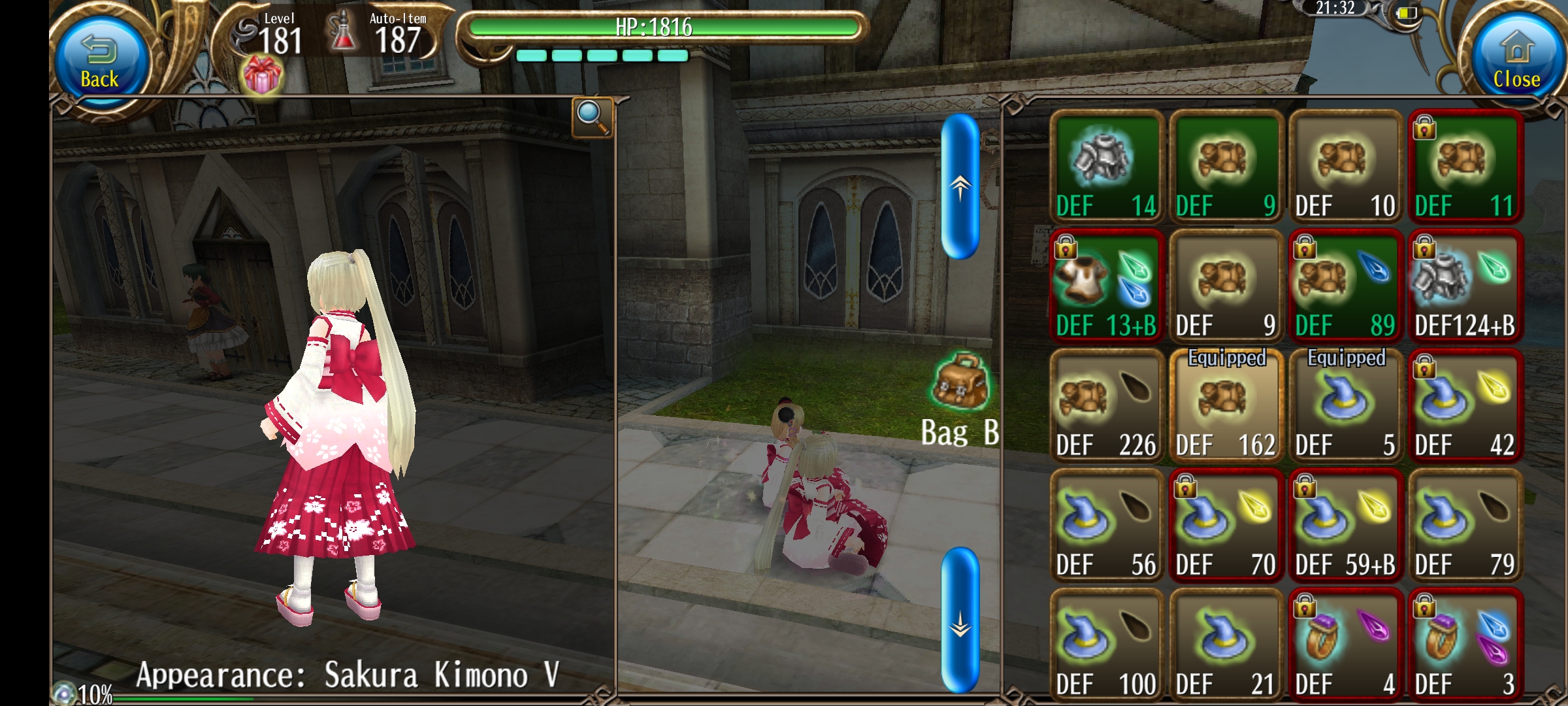Screen dimensions: 1568x706
Task: Choose the DEF 13+B white shirt armor
Action: pos(1106,286)
